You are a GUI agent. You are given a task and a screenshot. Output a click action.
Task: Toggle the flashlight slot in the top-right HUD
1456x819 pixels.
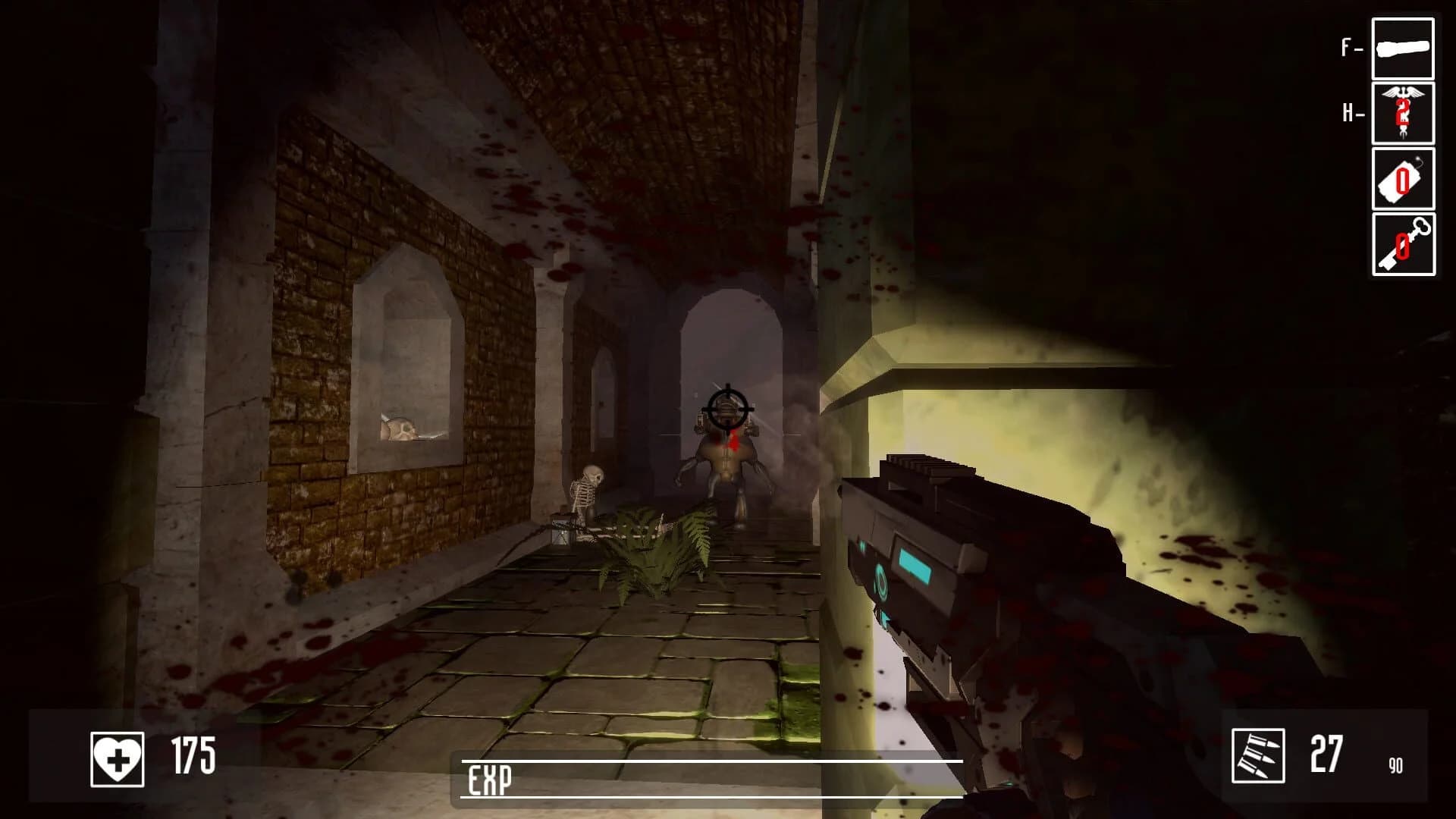point(1404,49)
